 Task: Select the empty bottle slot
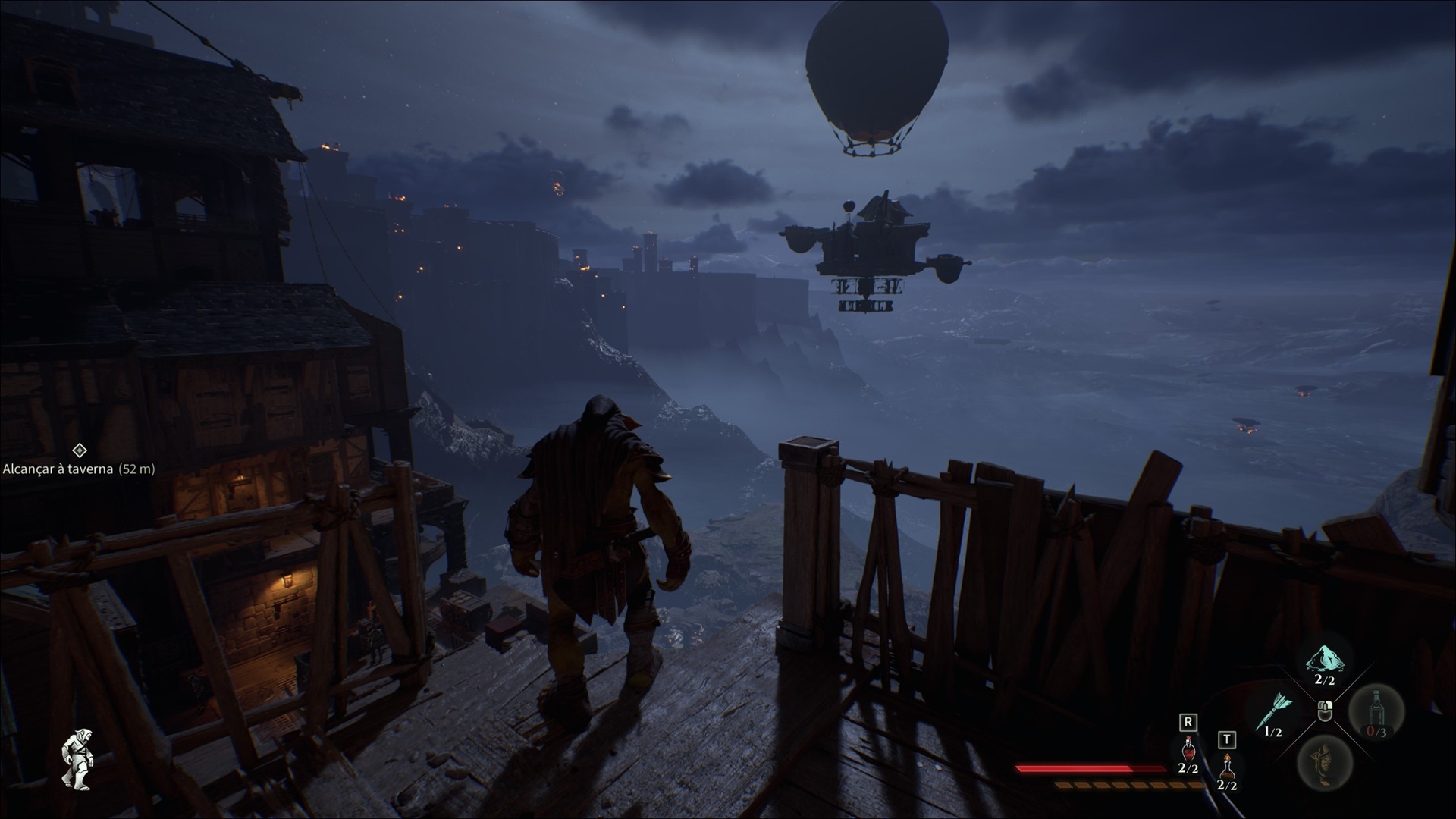1376,711
